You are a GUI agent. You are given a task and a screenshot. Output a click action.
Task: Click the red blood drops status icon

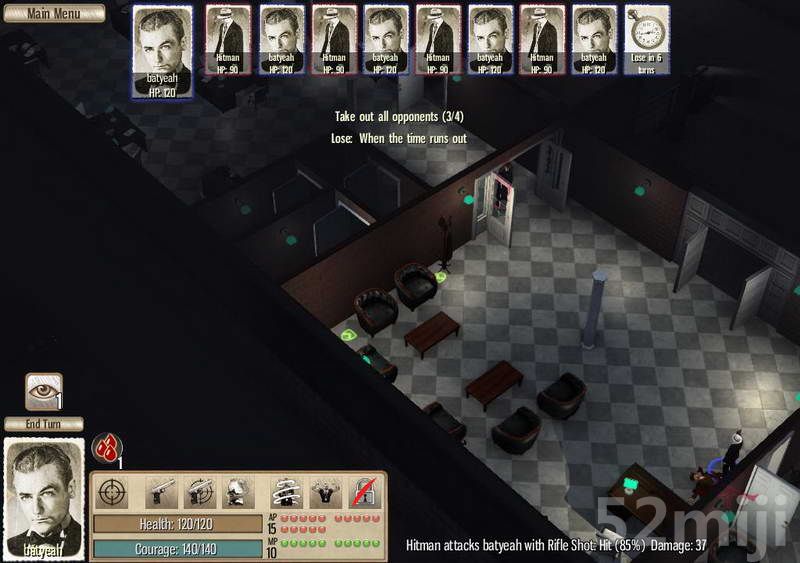[x=106, y=447]
